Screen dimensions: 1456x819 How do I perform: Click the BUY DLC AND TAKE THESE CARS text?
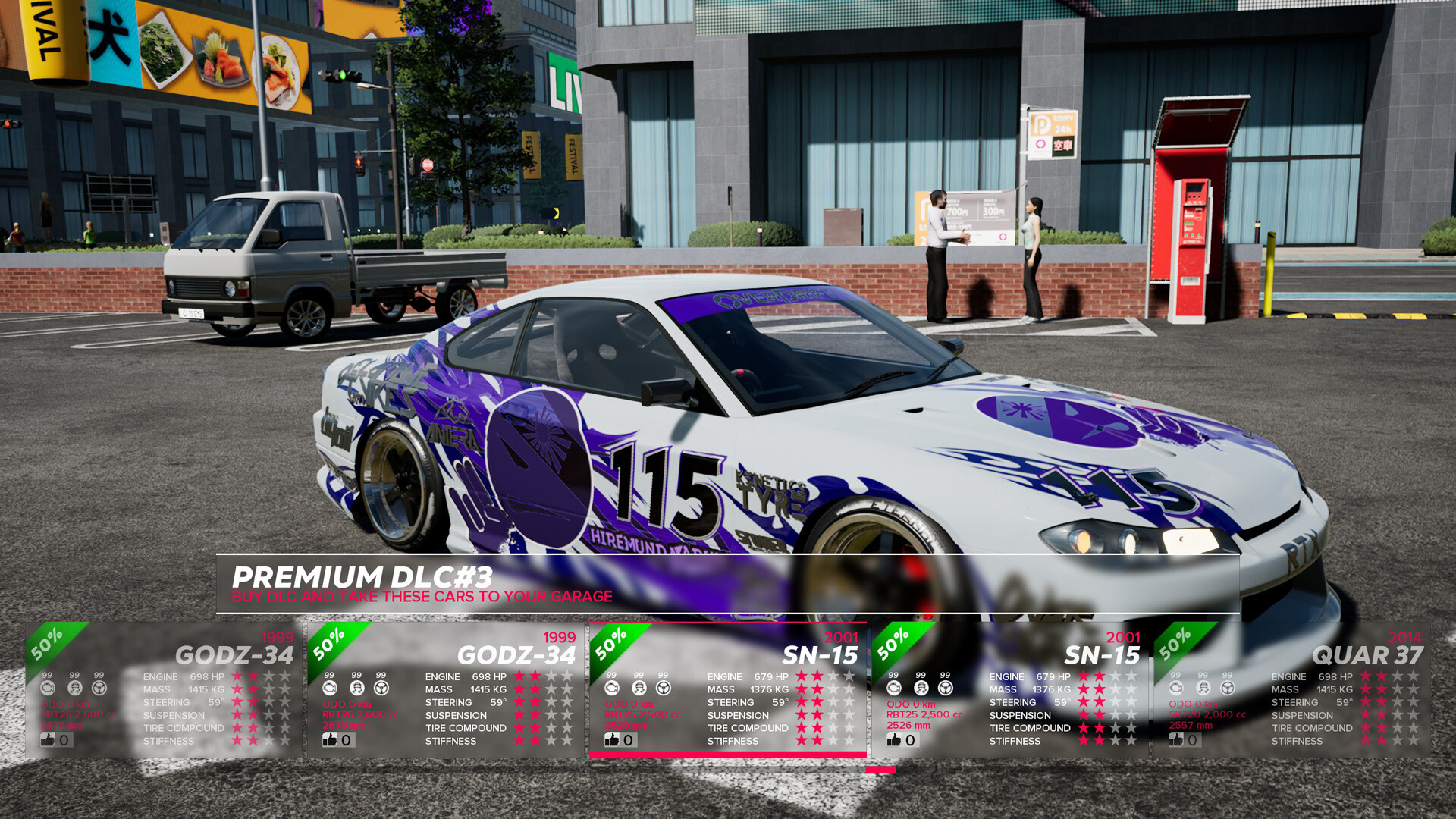point(422,597)
